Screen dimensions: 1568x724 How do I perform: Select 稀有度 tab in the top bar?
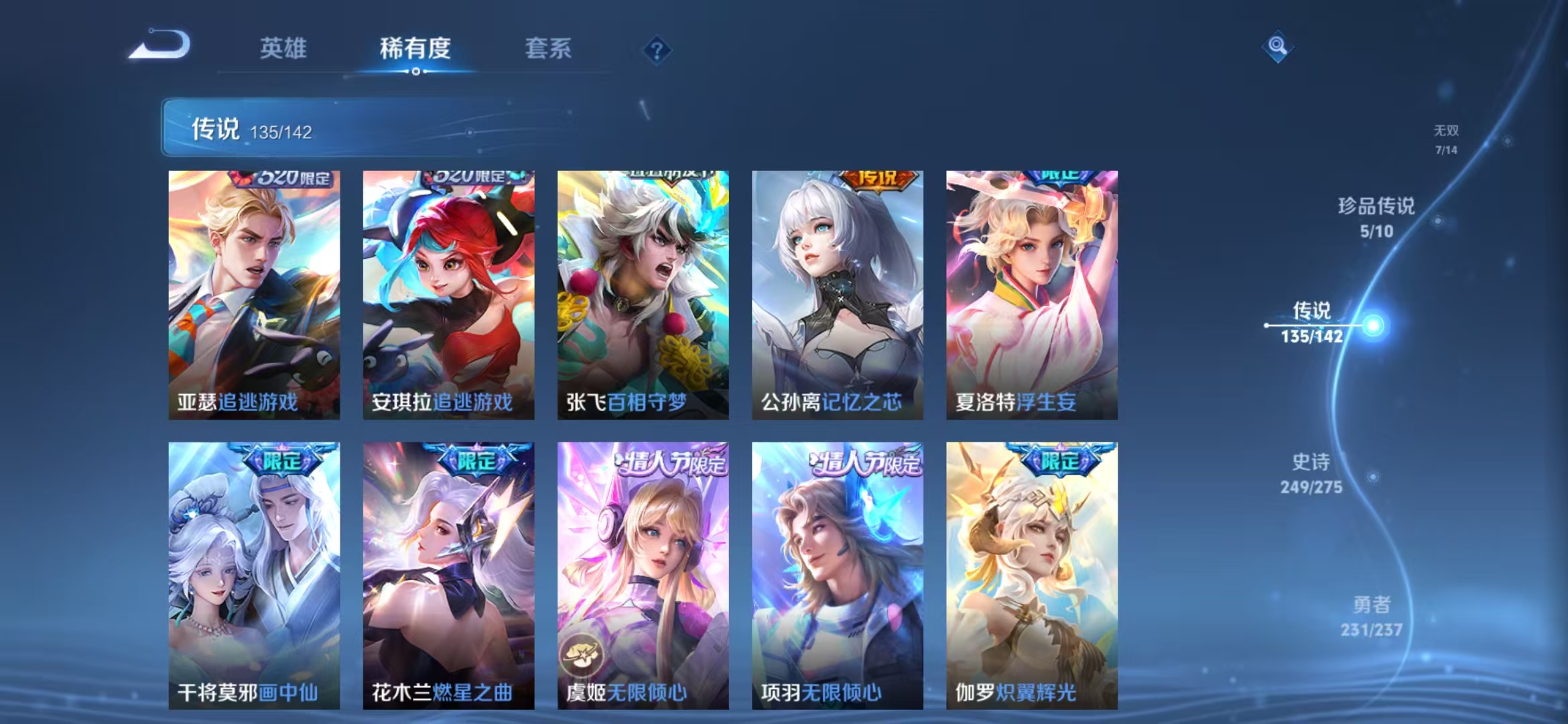[x=415, y=48]
